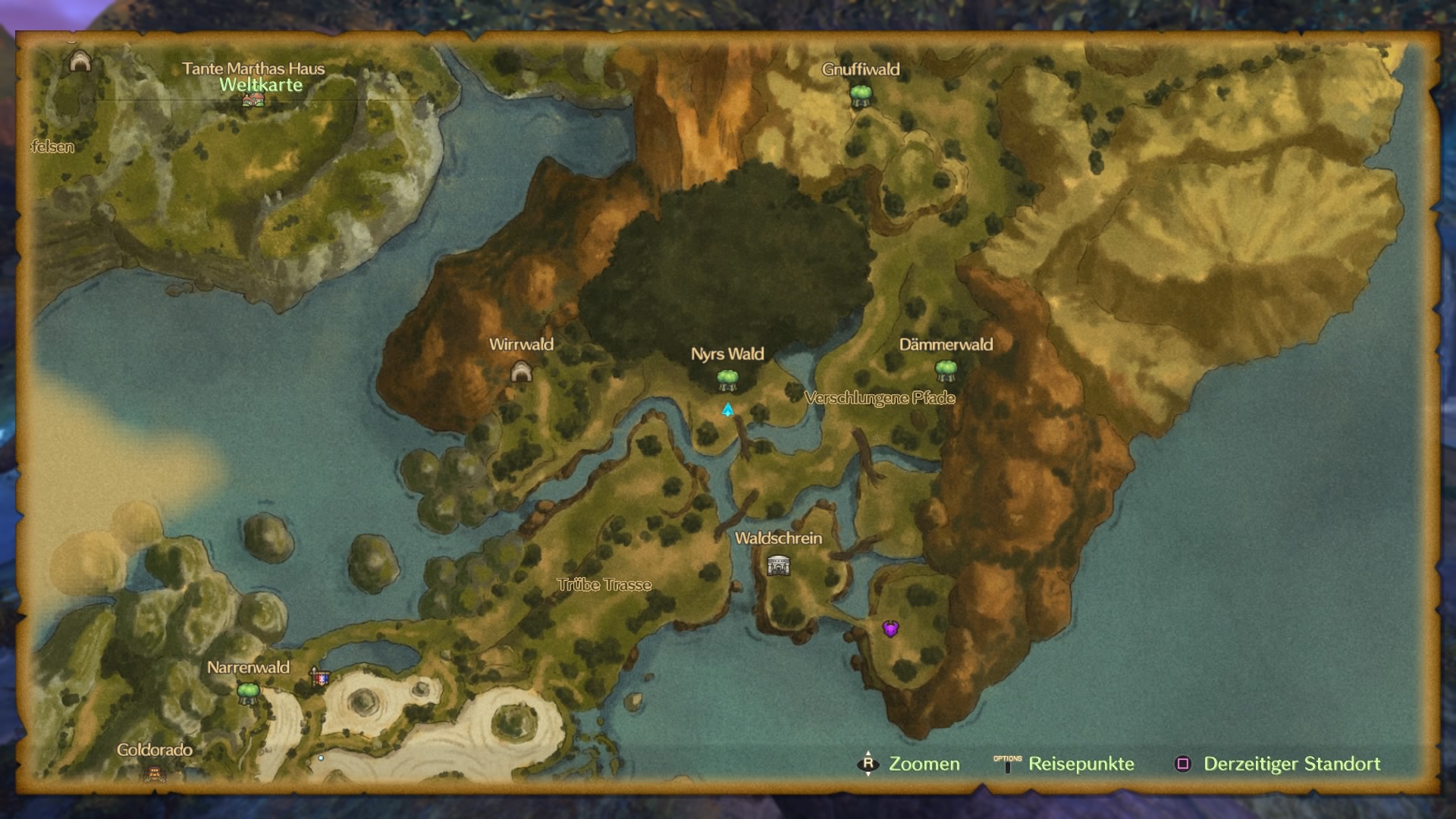Click the purple horned monster marker
The image size is (1456, 819).
[890, 628]
